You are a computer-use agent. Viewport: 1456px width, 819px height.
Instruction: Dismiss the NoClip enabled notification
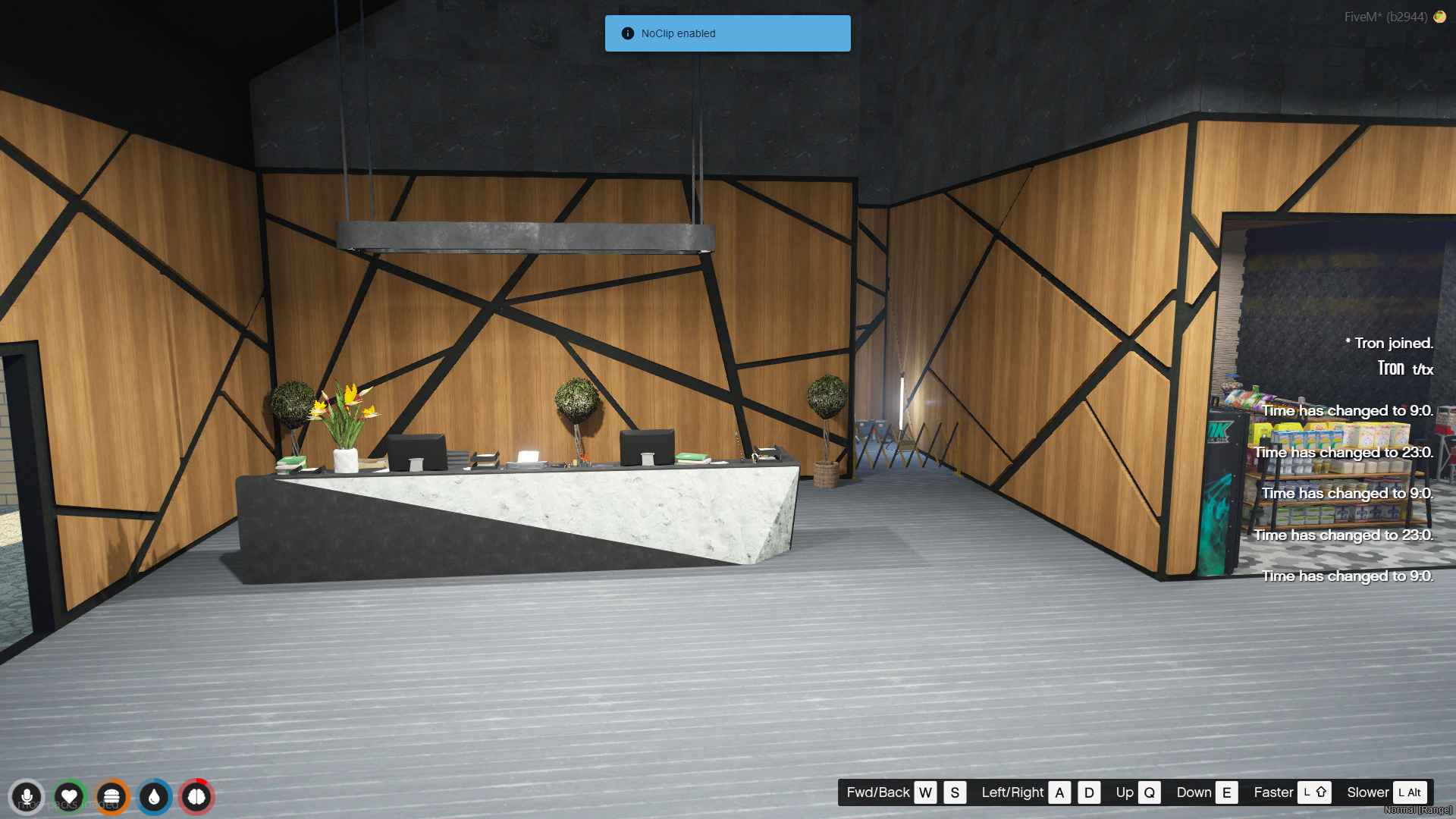point(727,33)
